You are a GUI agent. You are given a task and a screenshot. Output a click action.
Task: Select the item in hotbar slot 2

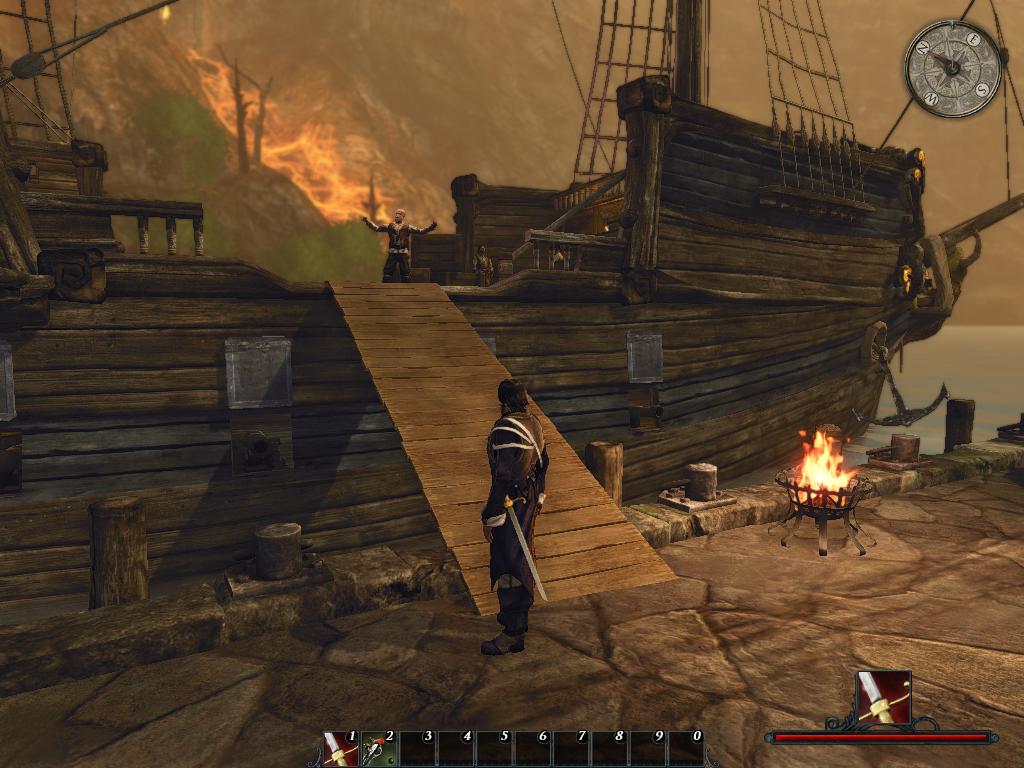click(380, 749)
